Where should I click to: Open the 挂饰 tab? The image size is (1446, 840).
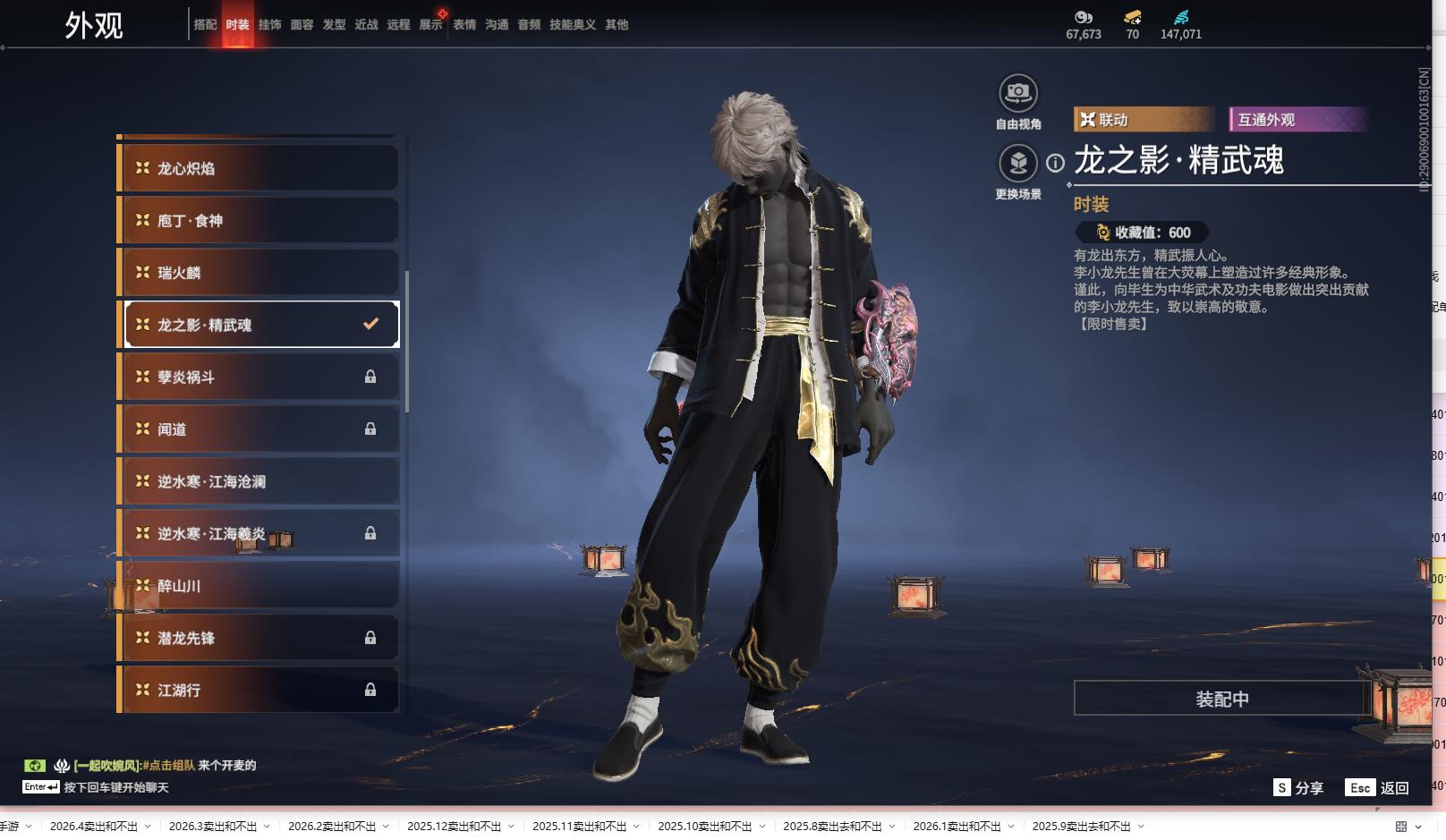click(269, 25)
